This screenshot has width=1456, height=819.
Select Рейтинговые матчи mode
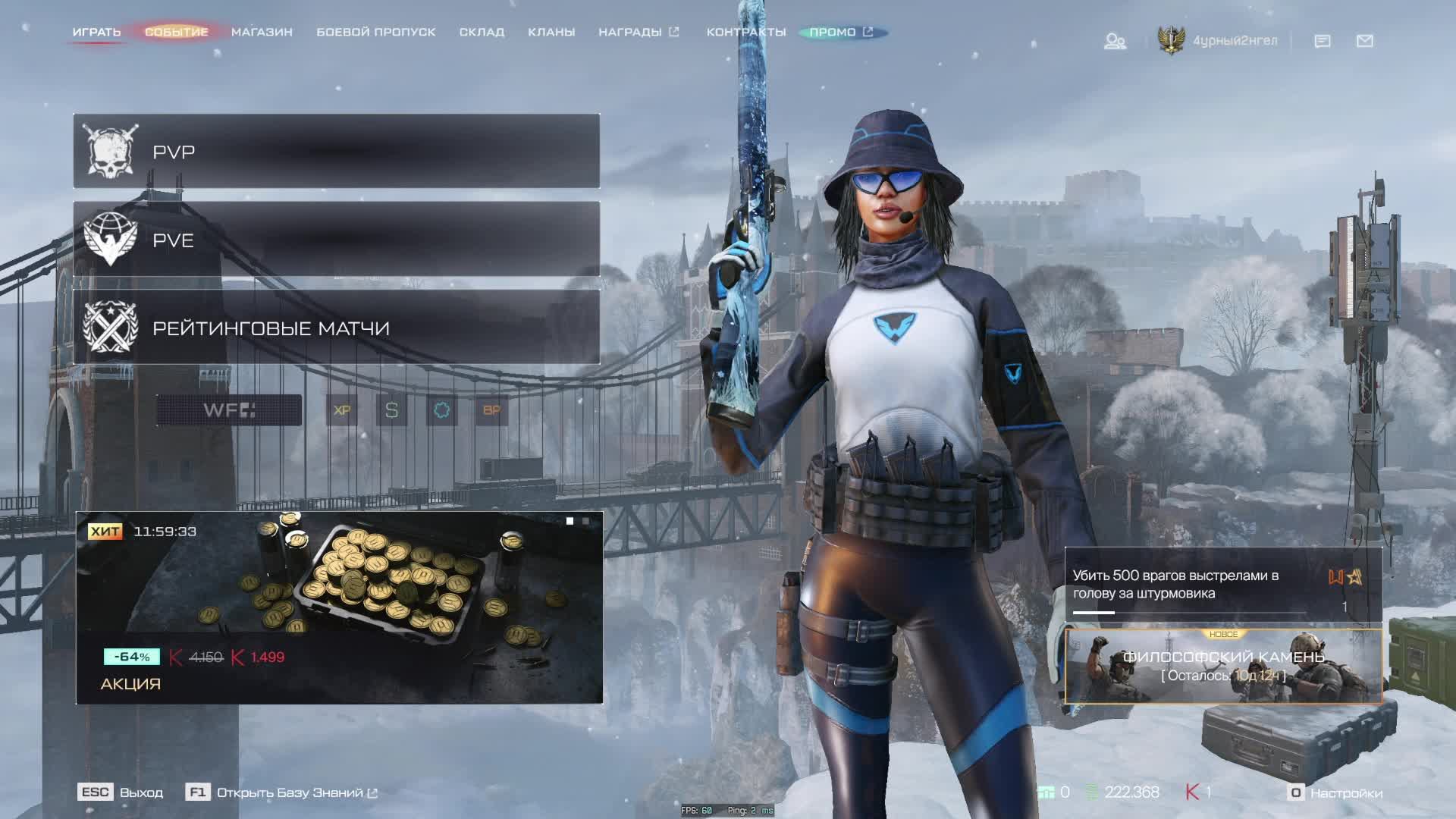click(336, 328)
